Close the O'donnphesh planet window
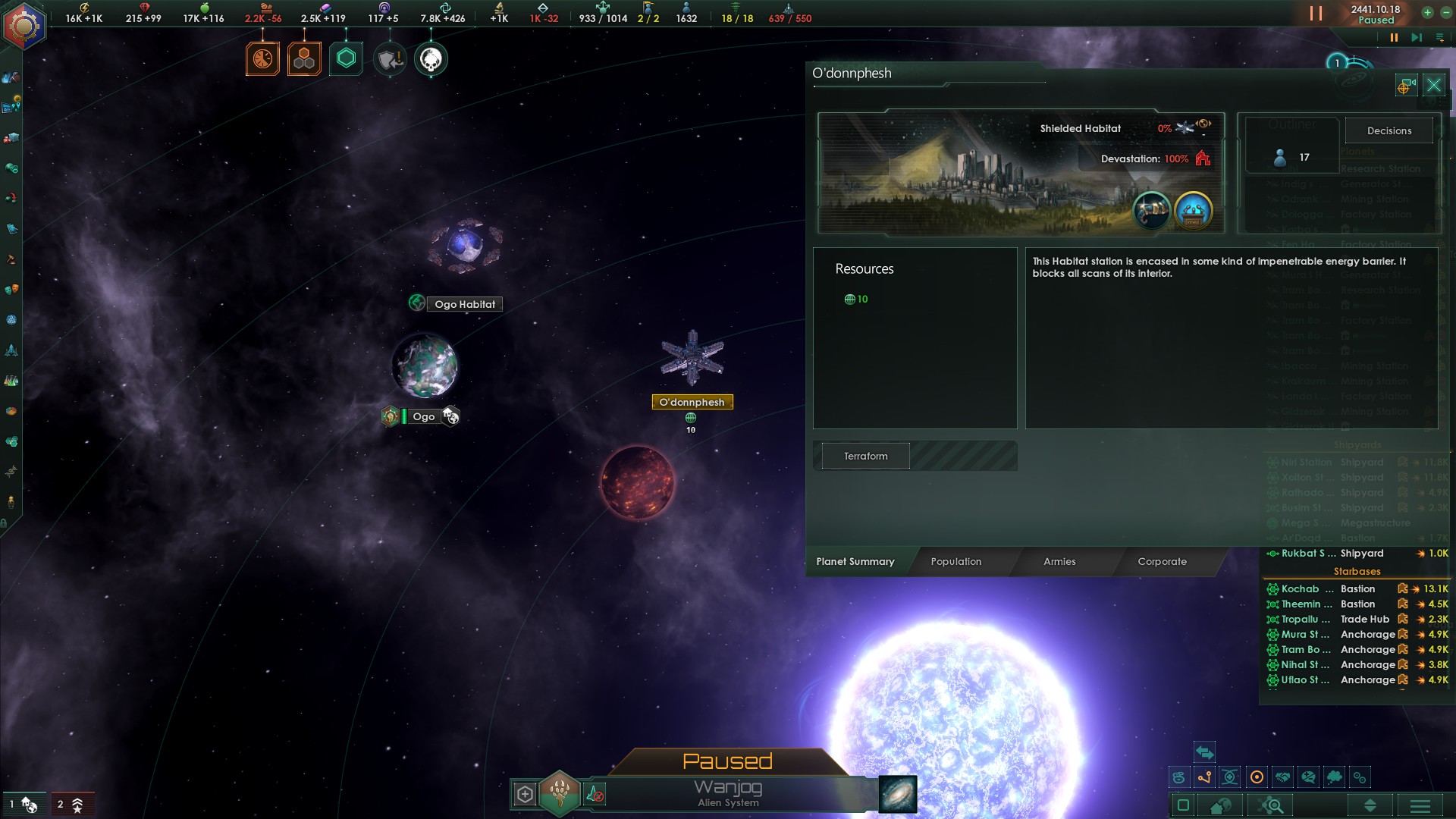This screenshot has width=1456, height=819. coord(1433,85)
